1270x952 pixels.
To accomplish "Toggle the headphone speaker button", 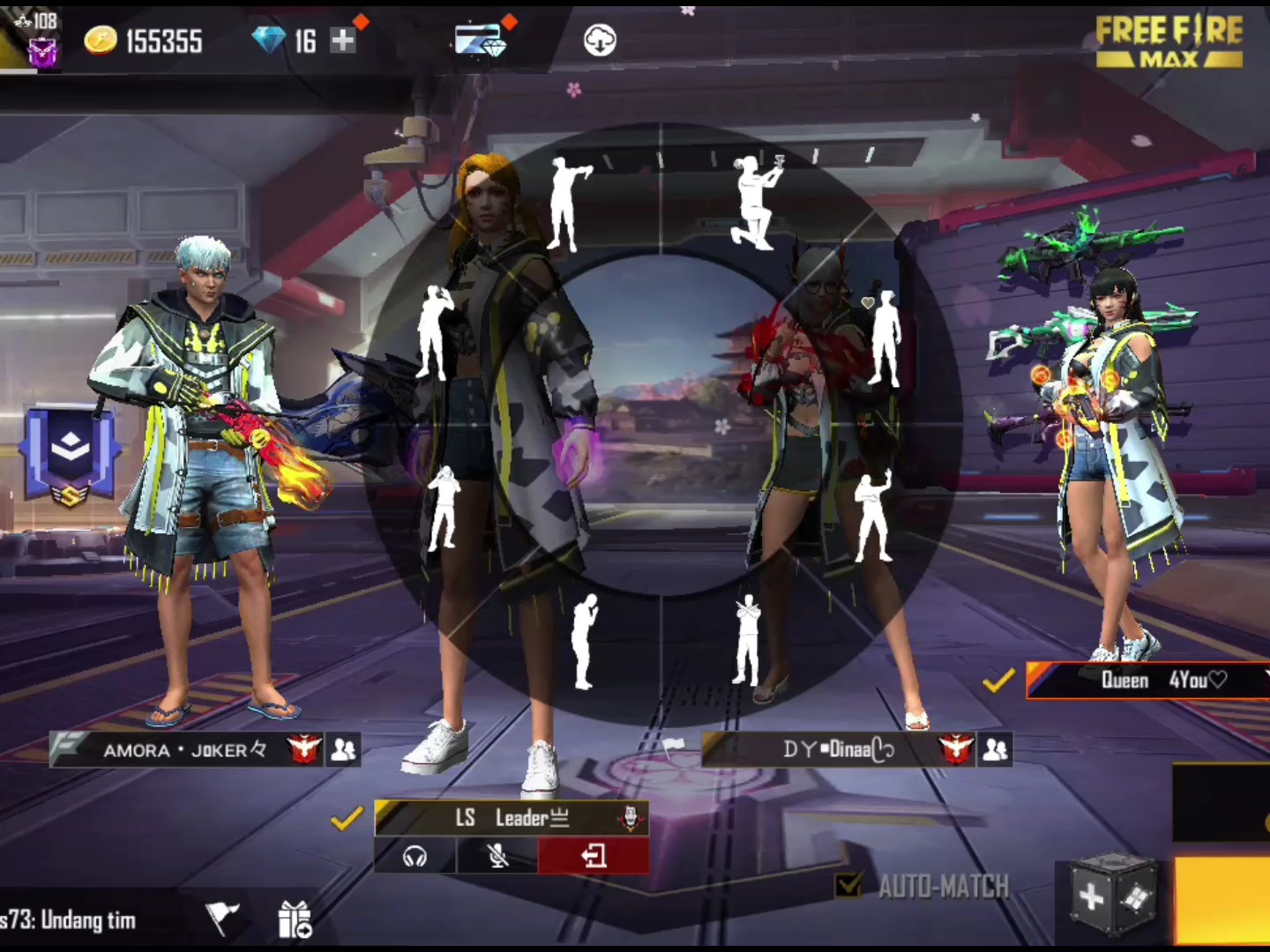I will tap(415, 856).
